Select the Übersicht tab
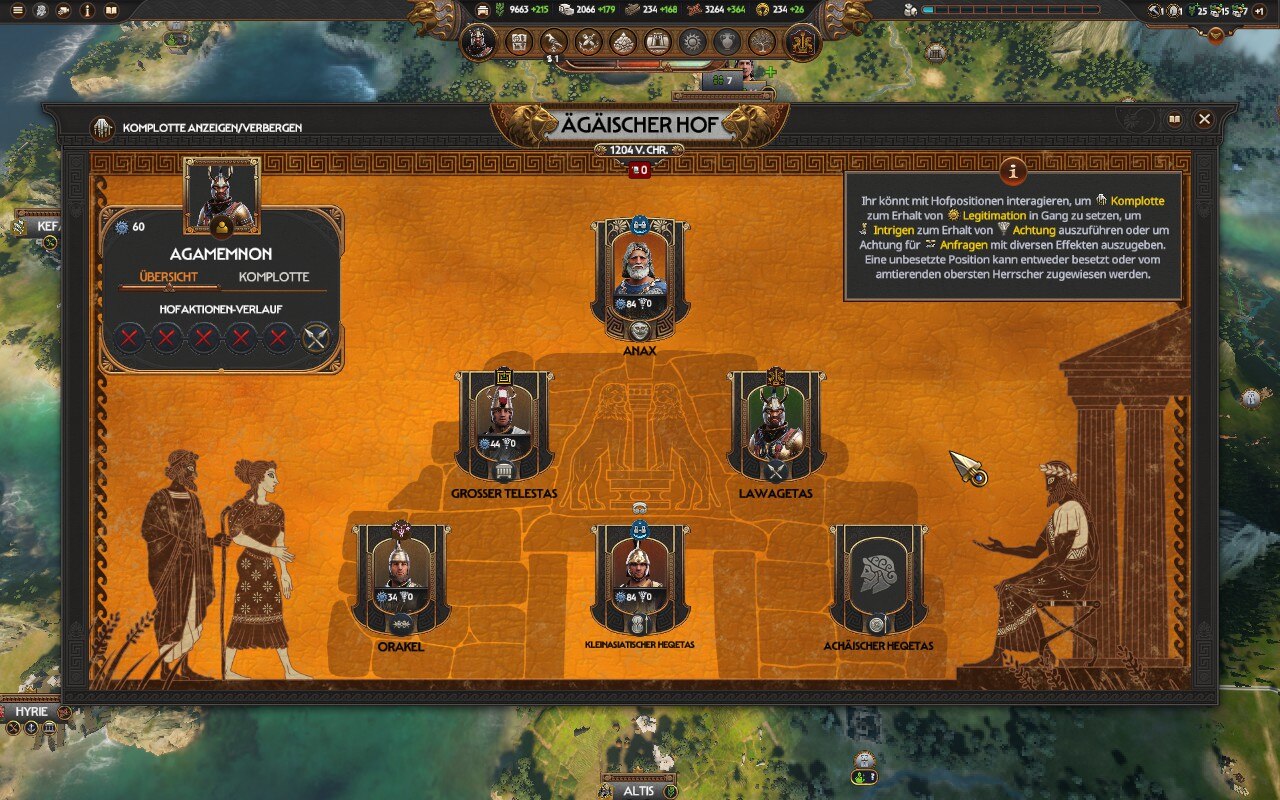 (x=168, y=277)
